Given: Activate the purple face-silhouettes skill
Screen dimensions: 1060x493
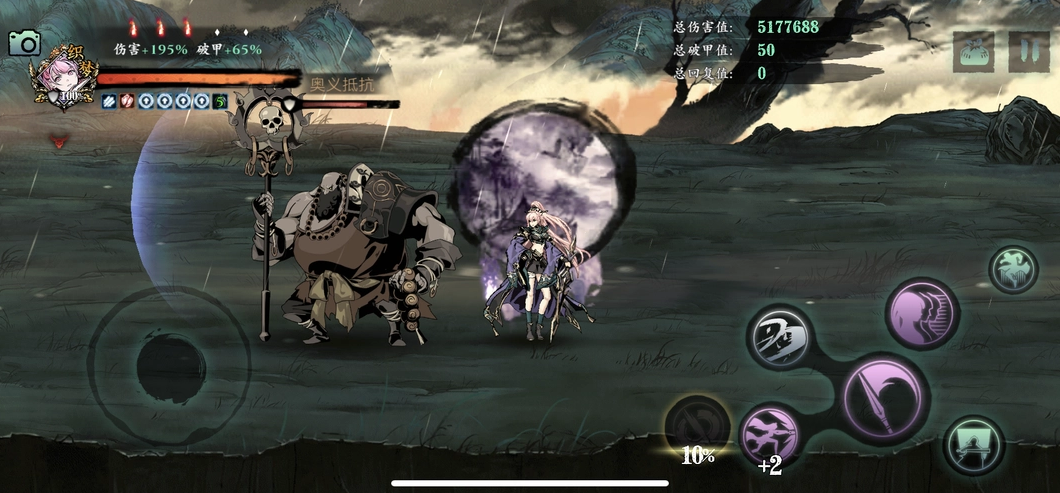Looking at the screenshot, I should (x=922, y=314).
